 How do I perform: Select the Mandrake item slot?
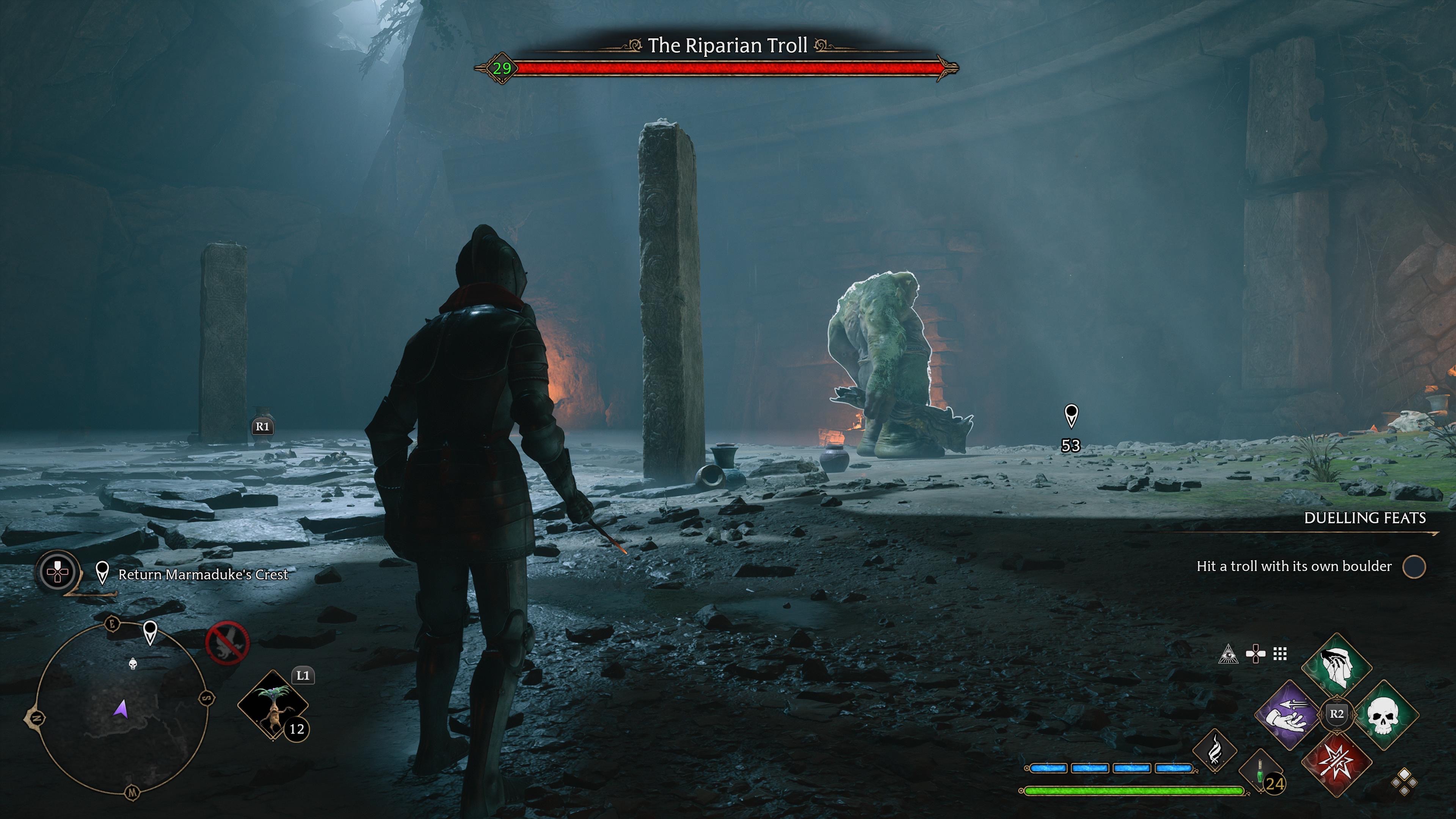[x=273, y=704]
